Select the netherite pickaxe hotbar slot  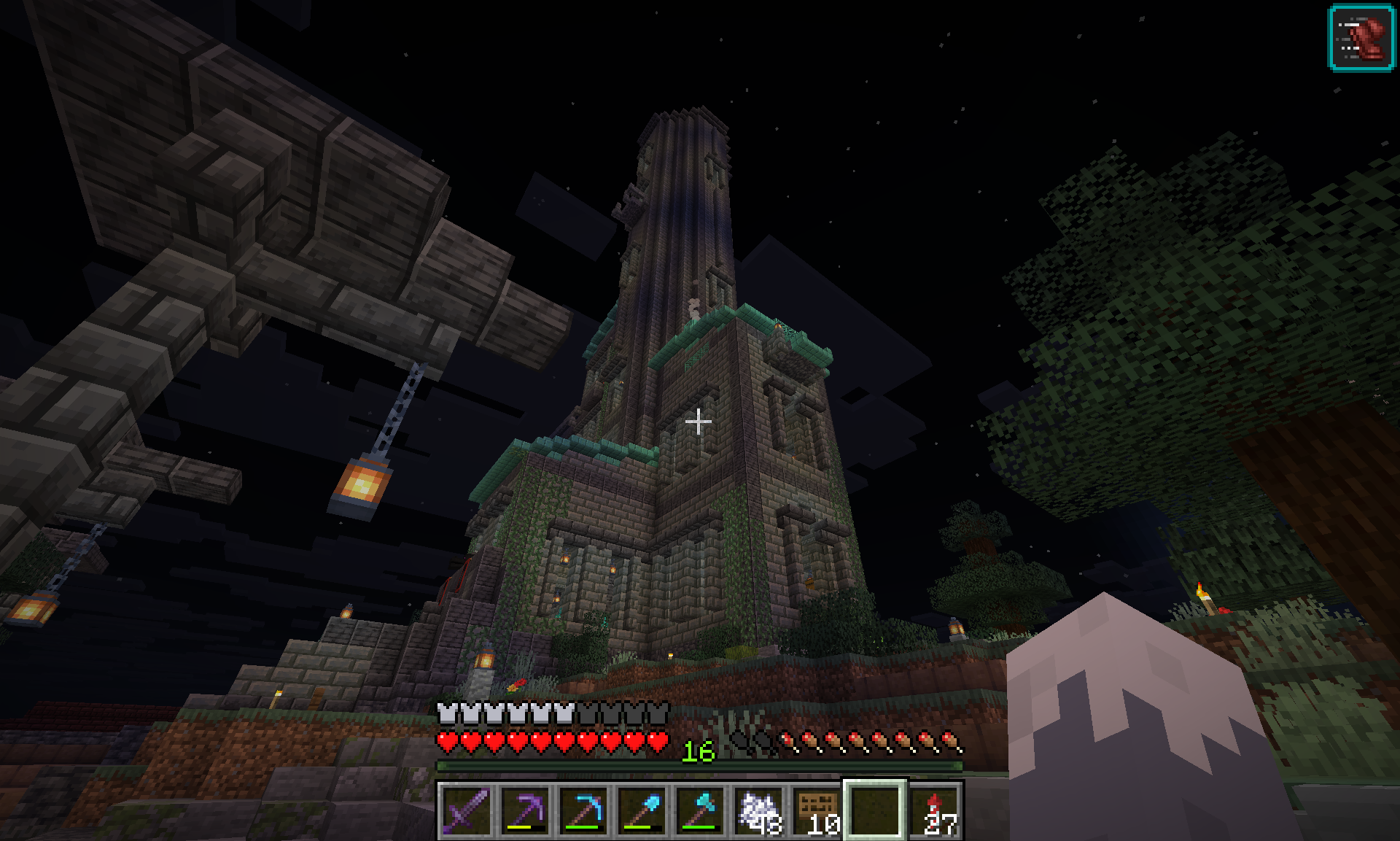(x=525, y=810)
